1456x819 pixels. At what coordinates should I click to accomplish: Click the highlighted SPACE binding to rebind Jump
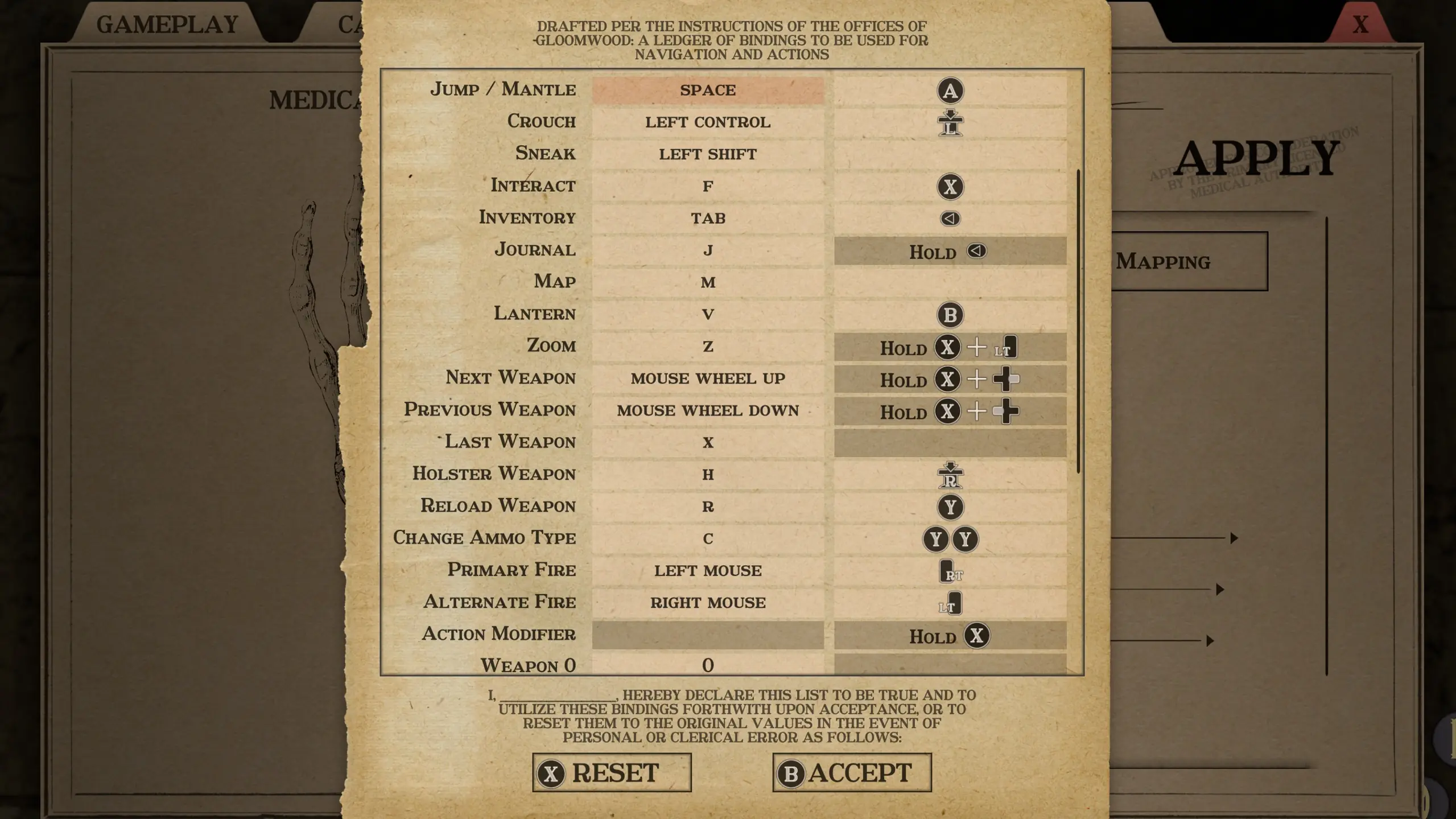[707, 90]
